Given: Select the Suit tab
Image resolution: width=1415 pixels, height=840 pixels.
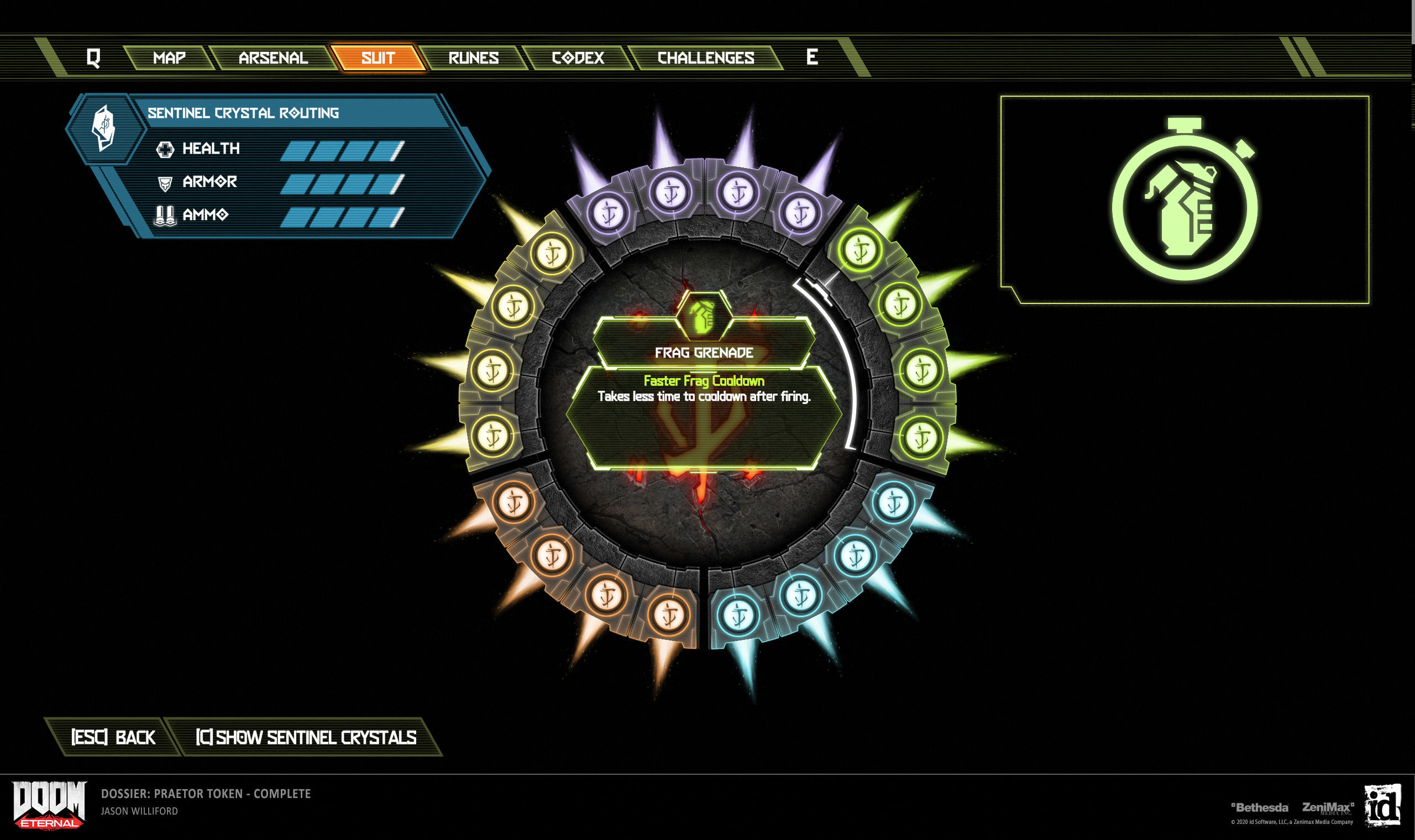Looking at the screenshot, I should tap(378, 57).
